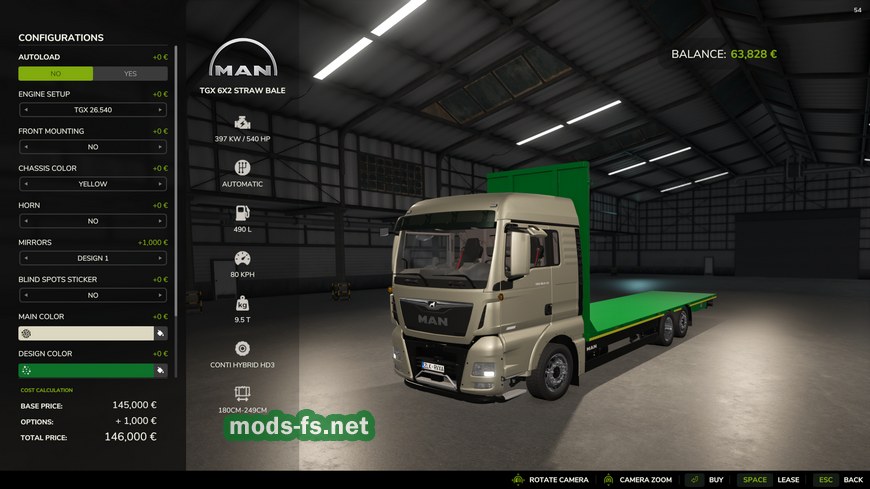Go to the next Engine Setup option
870x489 pixels.
[162, 110]
